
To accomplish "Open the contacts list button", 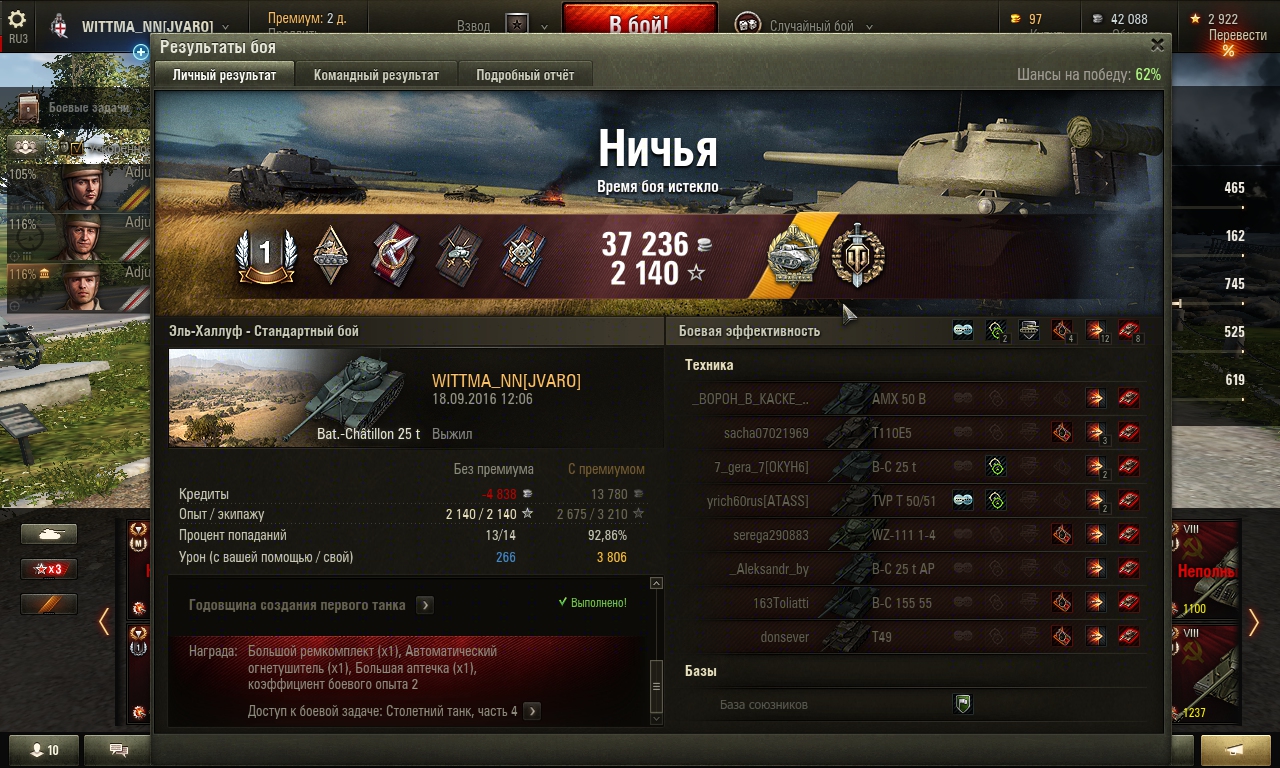I will point(43,750).
